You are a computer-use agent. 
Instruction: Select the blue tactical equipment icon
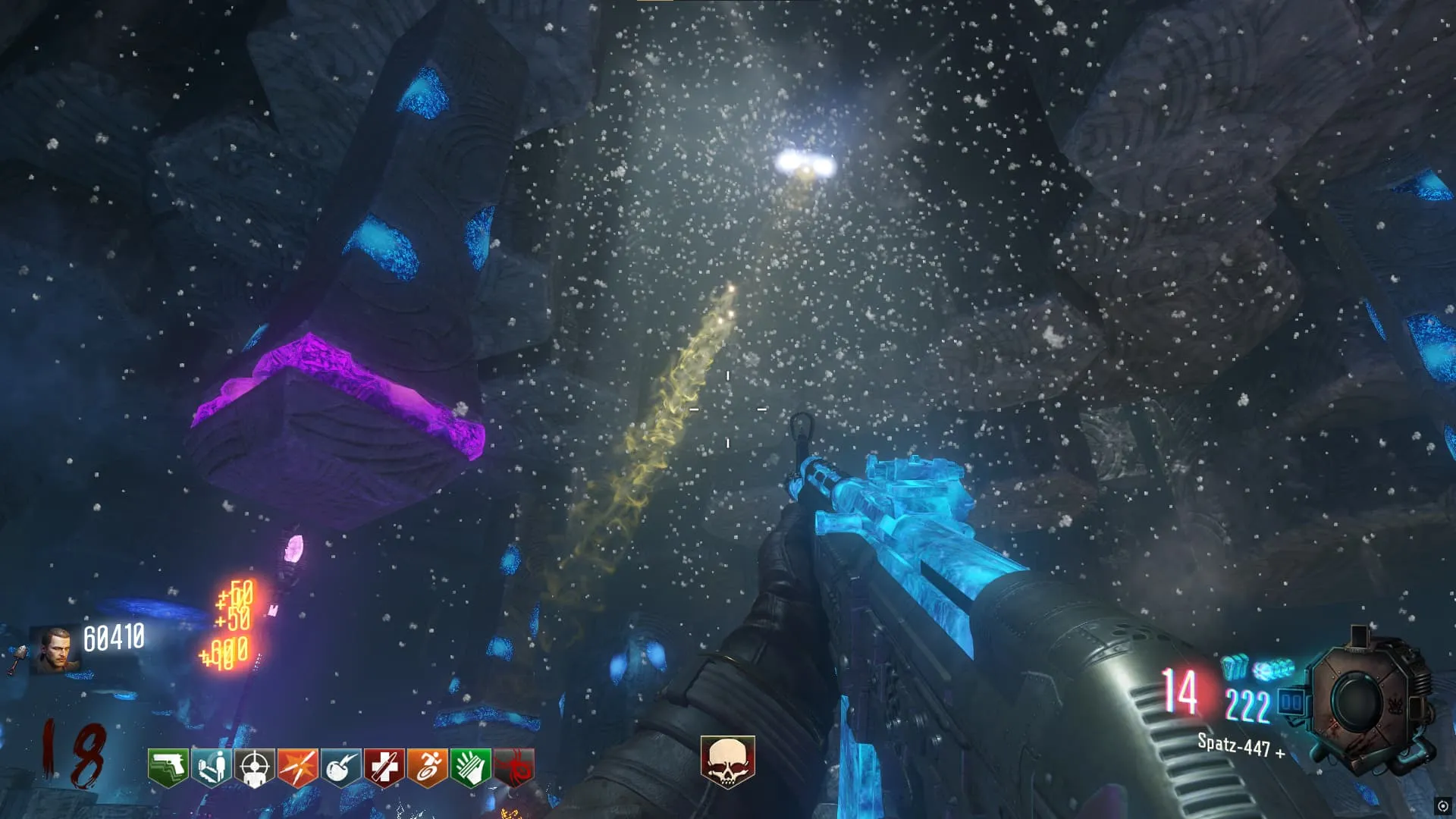1234,667
